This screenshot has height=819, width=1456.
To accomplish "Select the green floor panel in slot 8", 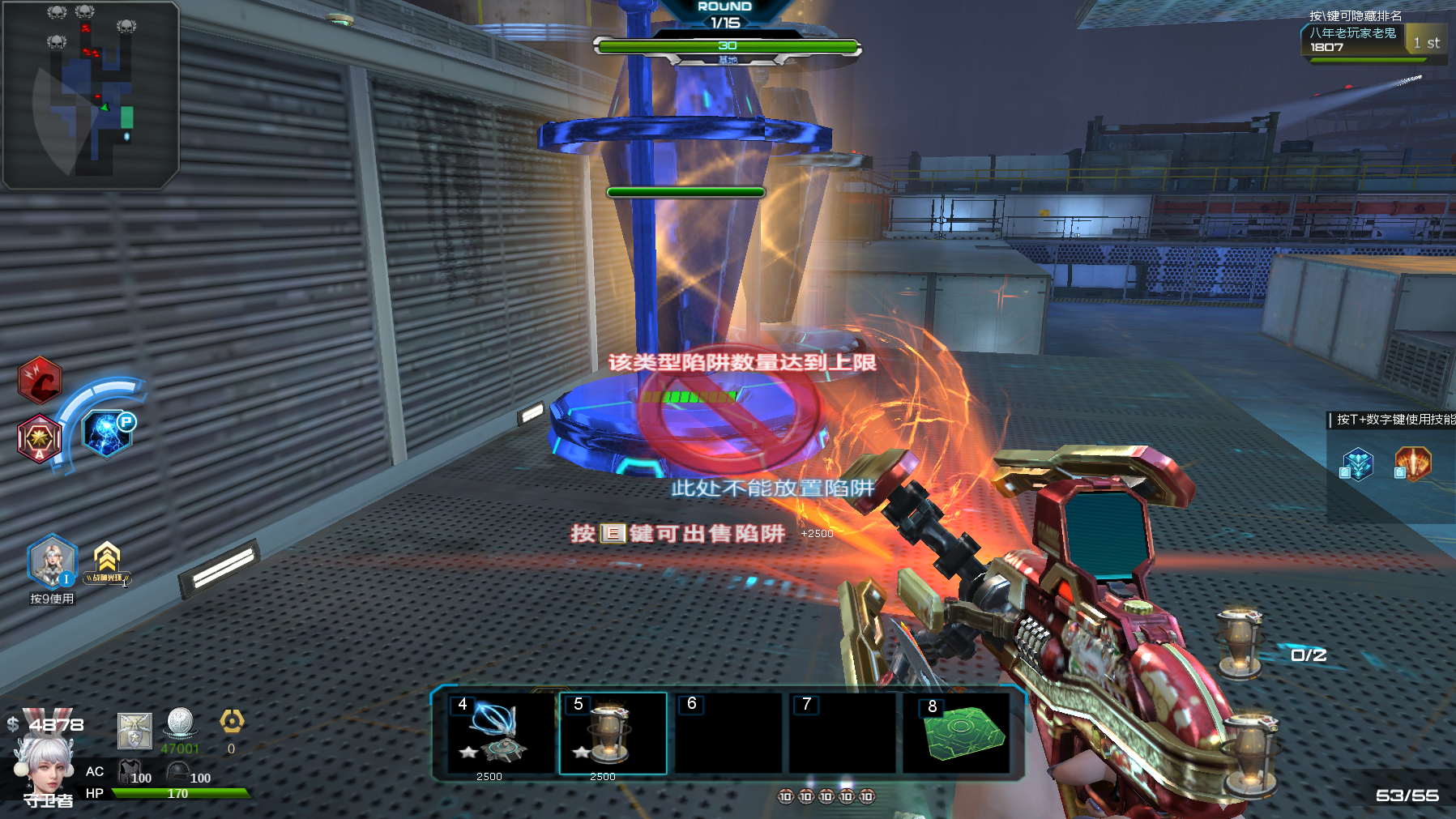I will point(960,733).
